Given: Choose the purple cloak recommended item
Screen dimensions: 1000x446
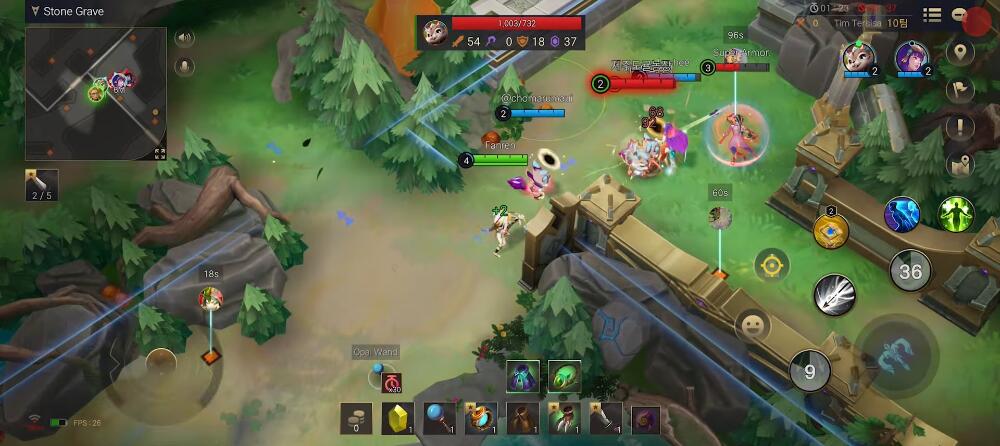Looking at the screenshot, I should [523, 376].
